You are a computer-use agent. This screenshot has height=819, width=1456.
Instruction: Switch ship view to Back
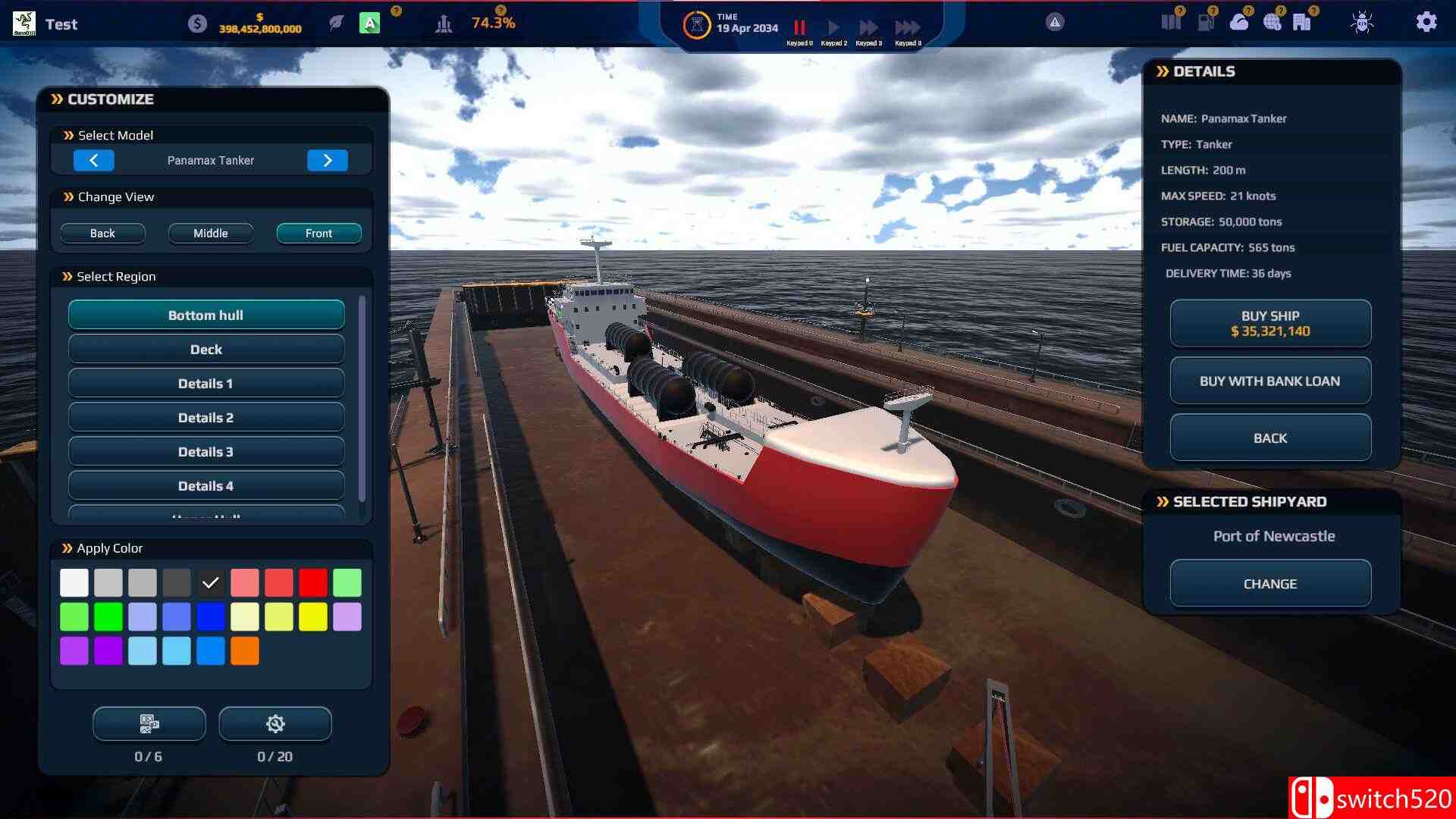(x=103, y=233)
